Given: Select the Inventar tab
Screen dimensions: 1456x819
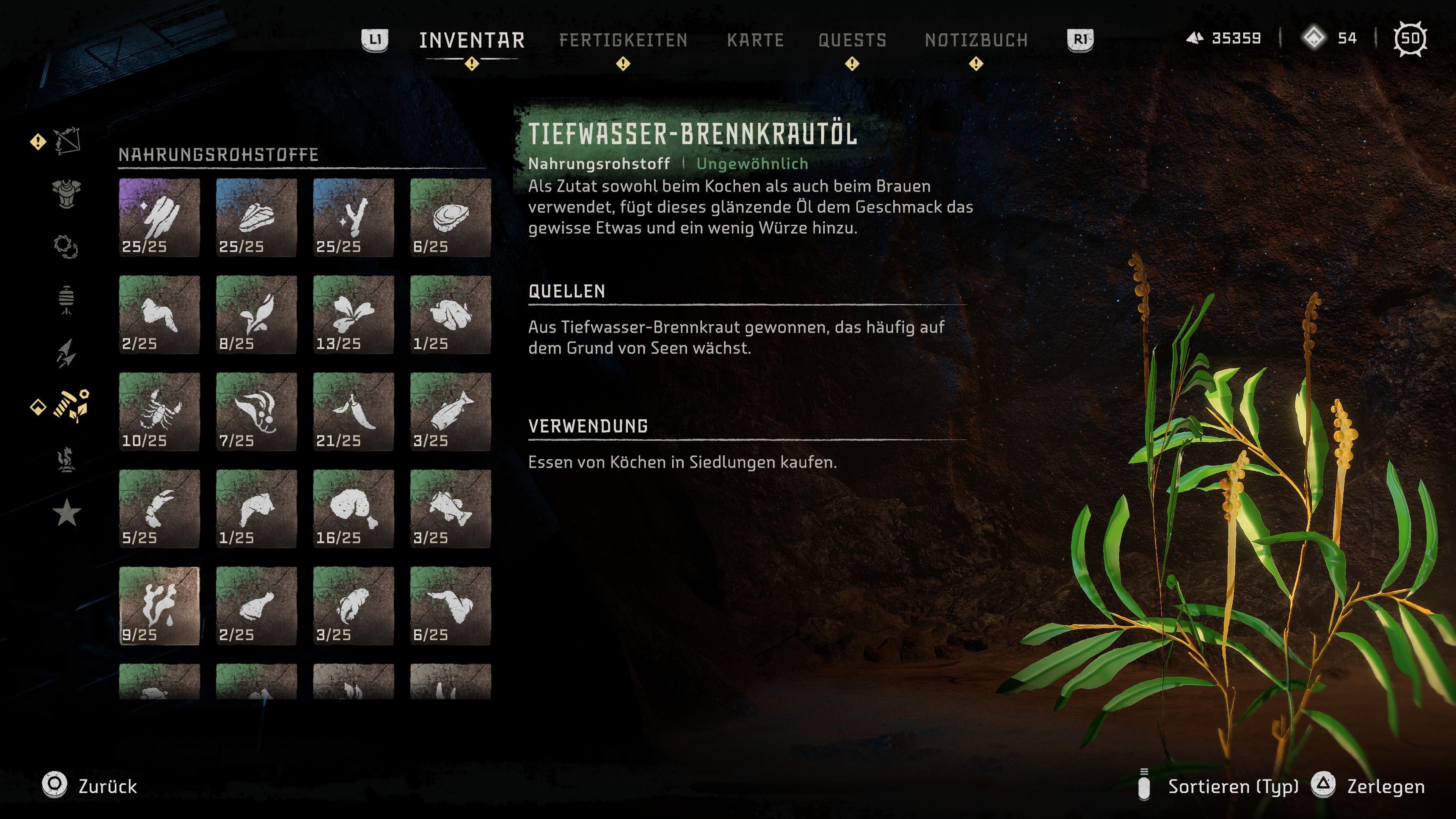Looking at the screenshot, I should [472, 40].
